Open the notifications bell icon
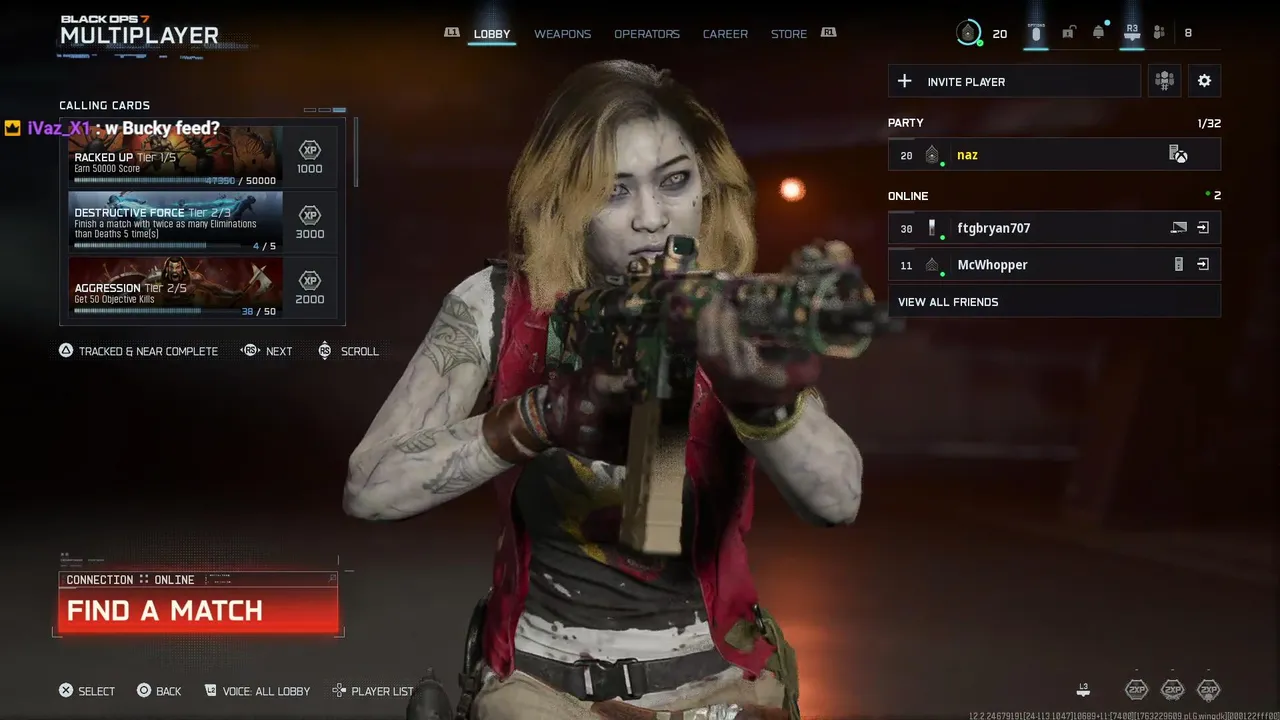The image size is (1280, 720). (1099, 33)
